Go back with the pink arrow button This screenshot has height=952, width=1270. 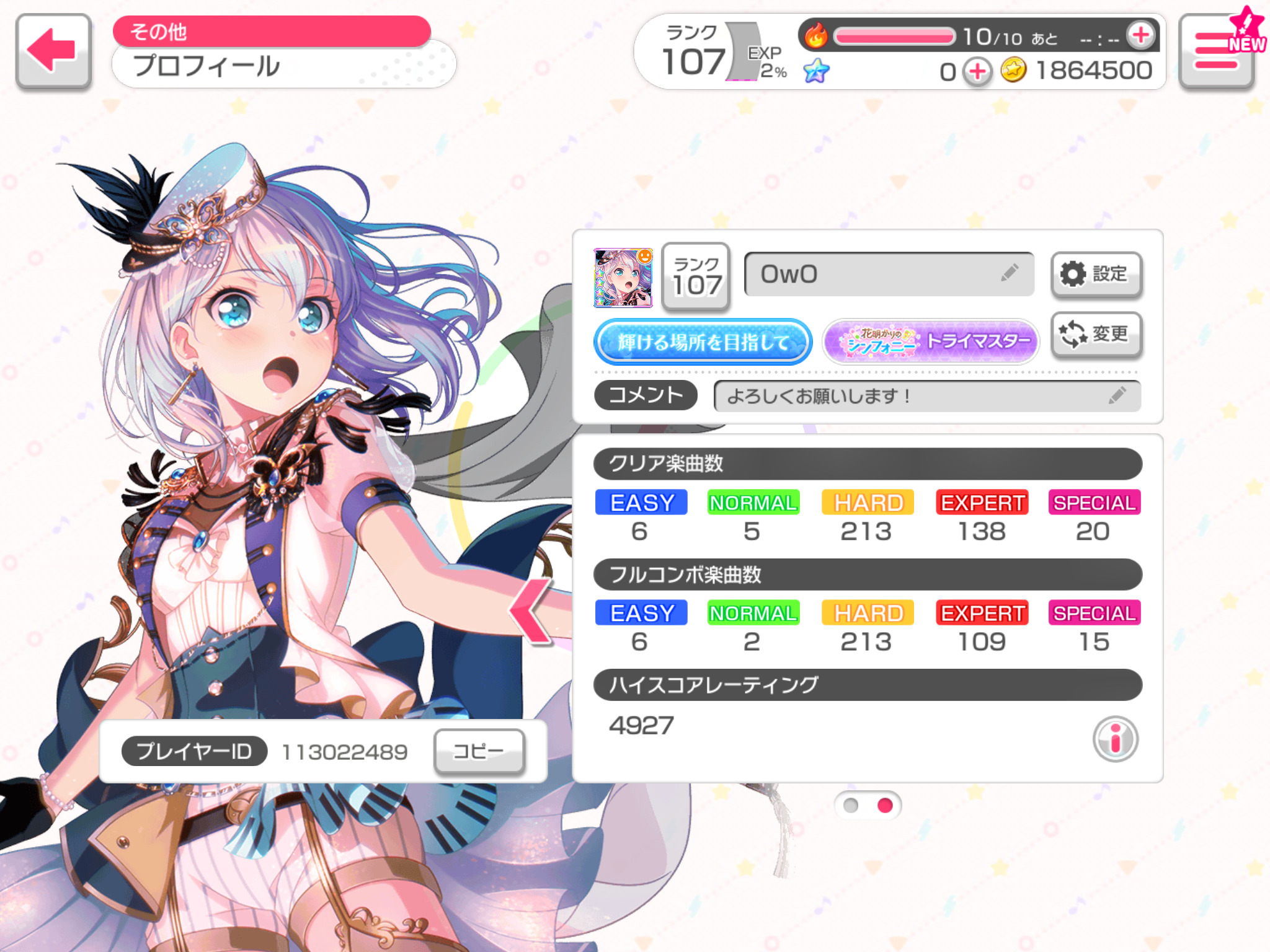[x=53, y=51]
